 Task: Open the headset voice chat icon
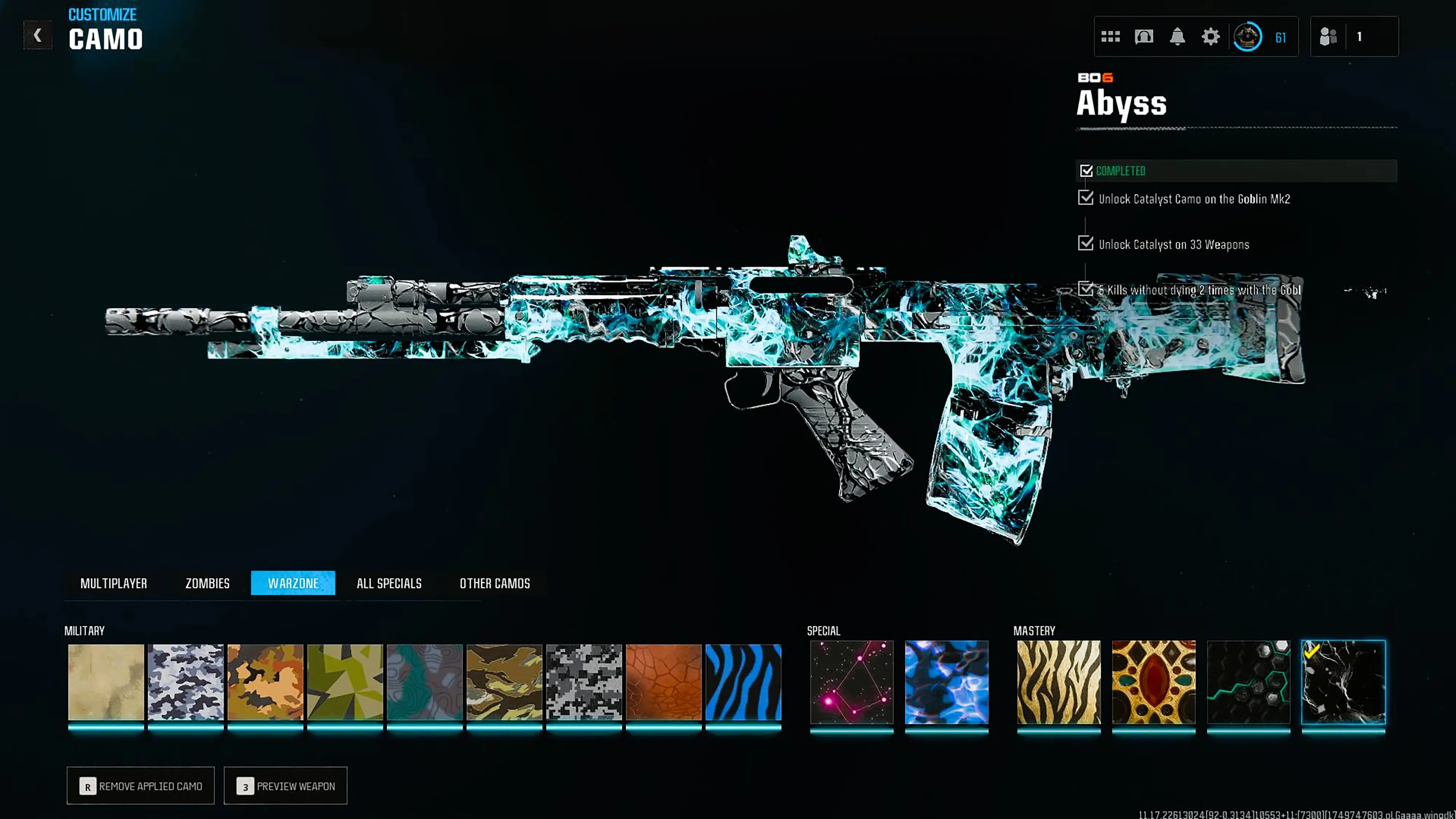[1143, 37]
